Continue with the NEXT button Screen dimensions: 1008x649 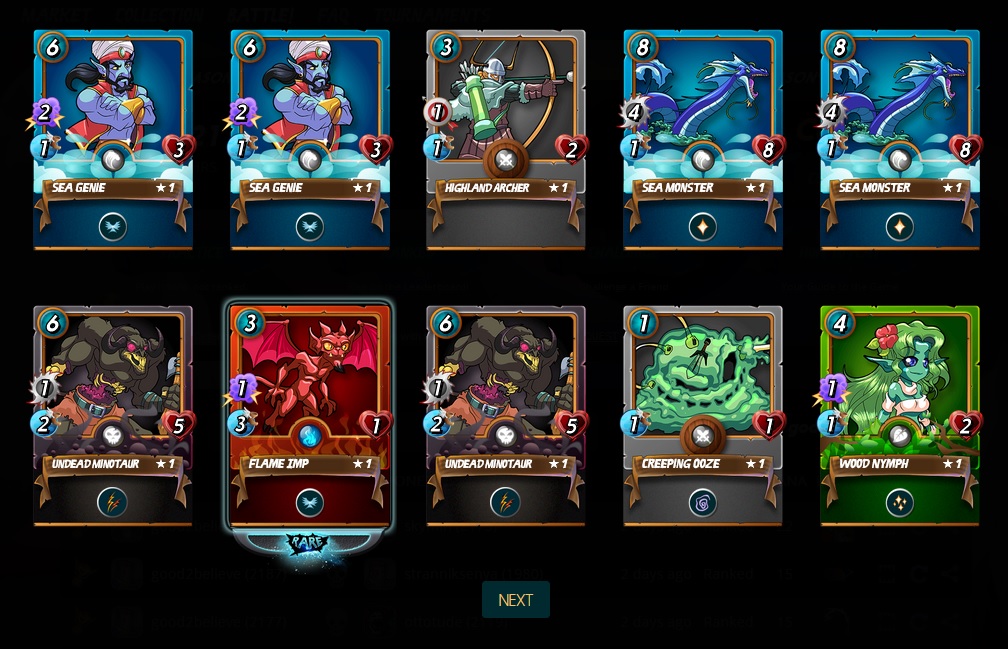(515, 600)
